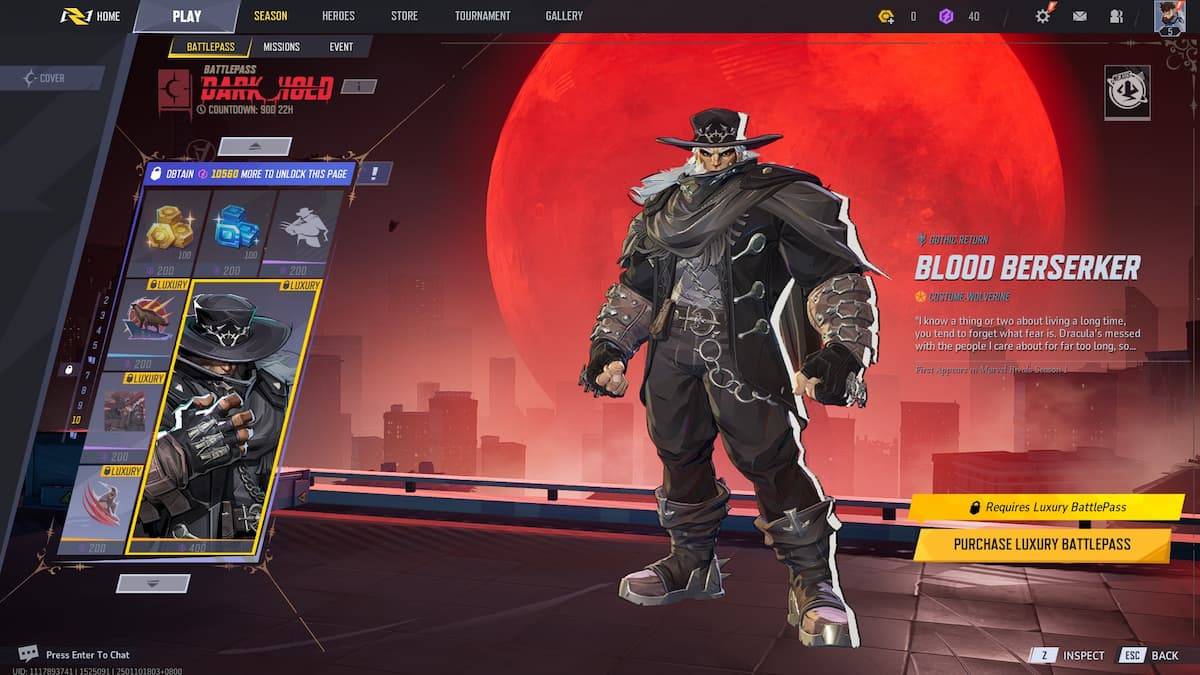This screenshot has height=675, width=1200.
Task: Open settings via the gear icon
Action: pos(1043,16)
